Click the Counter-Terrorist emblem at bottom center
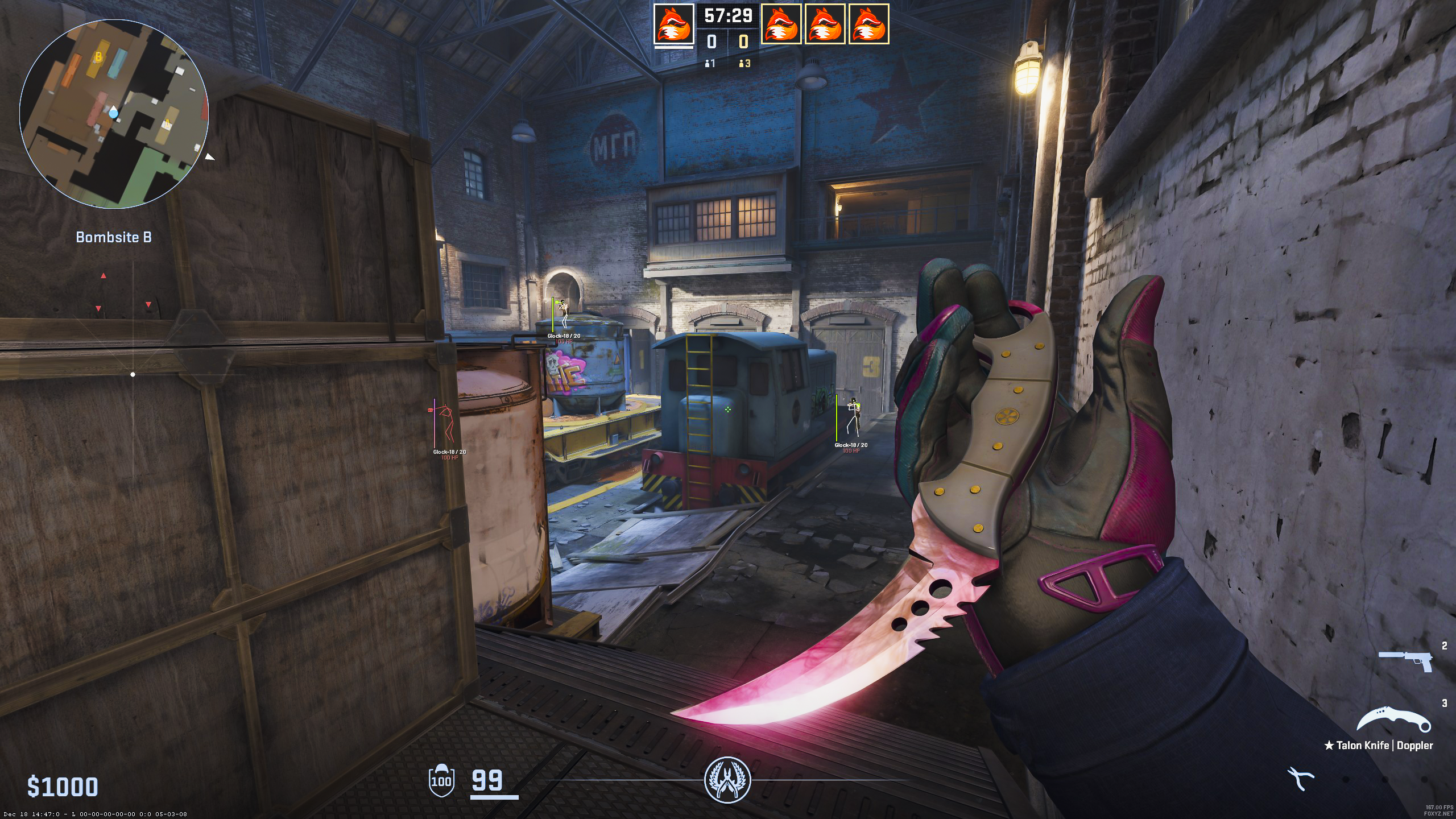The image size is (1456, 819). tap(727, 780)
